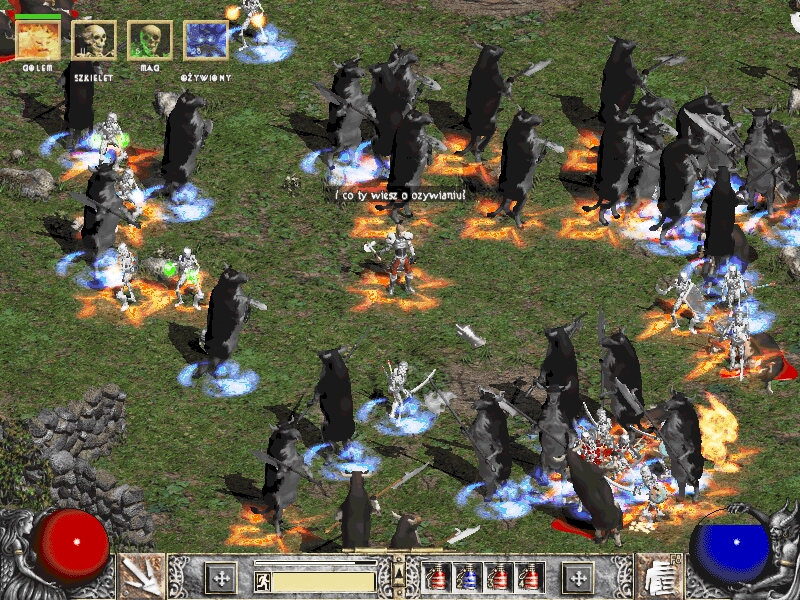Screen dimensions: 800x600
Task: Choose the Mag skeleton mage portrait
Action: tap(150, 41)
